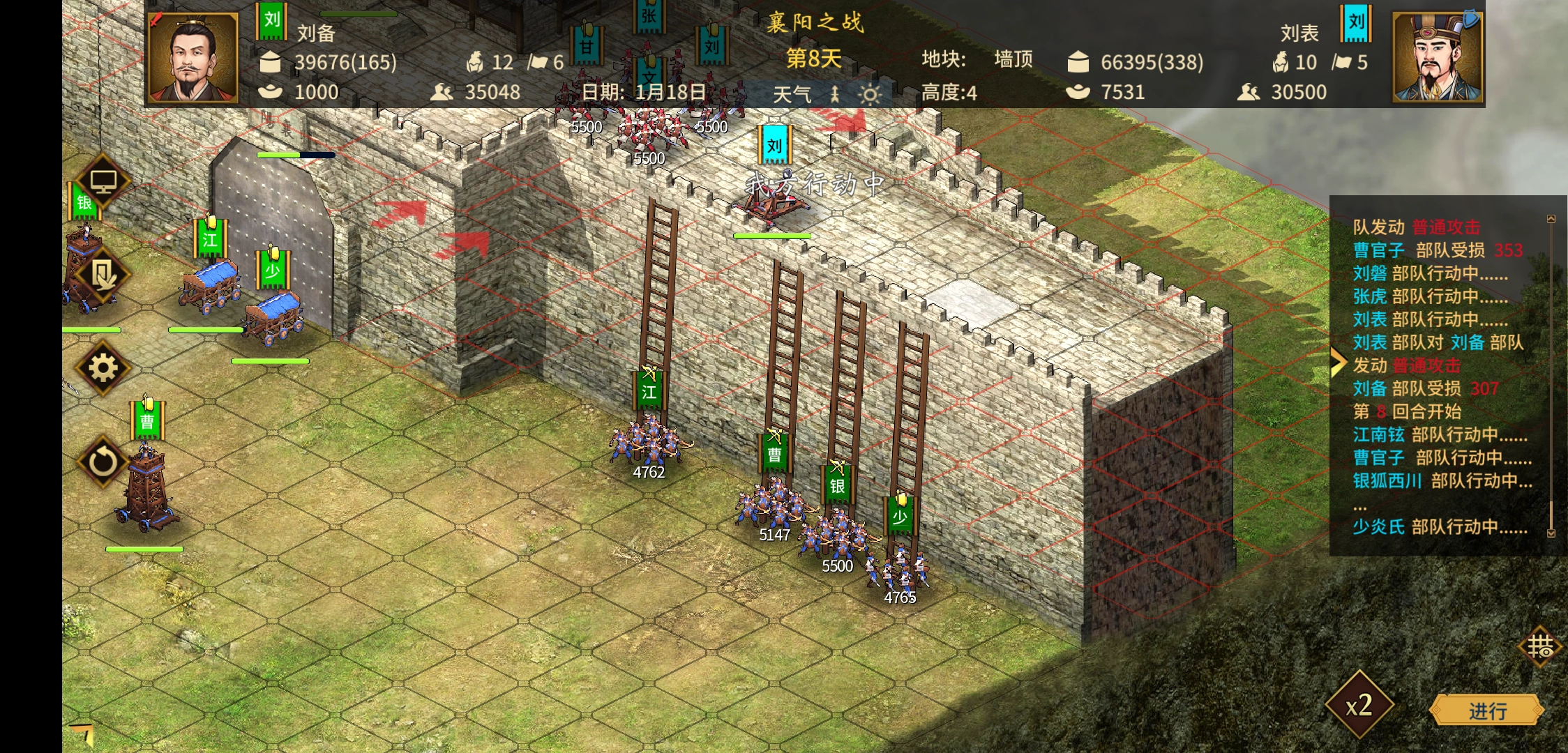Open Liu Bei's commander portrait
This screenshot has height=753, width=1568.
(x=193, y=59)
